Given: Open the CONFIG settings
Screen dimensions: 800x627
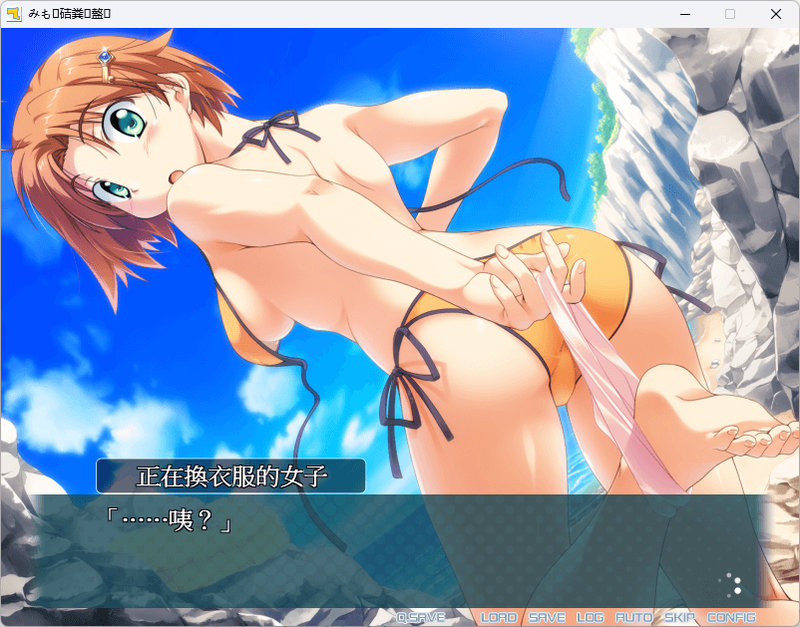Looking at the screenshot, I should pyautogui.click(x=731, y=618).
